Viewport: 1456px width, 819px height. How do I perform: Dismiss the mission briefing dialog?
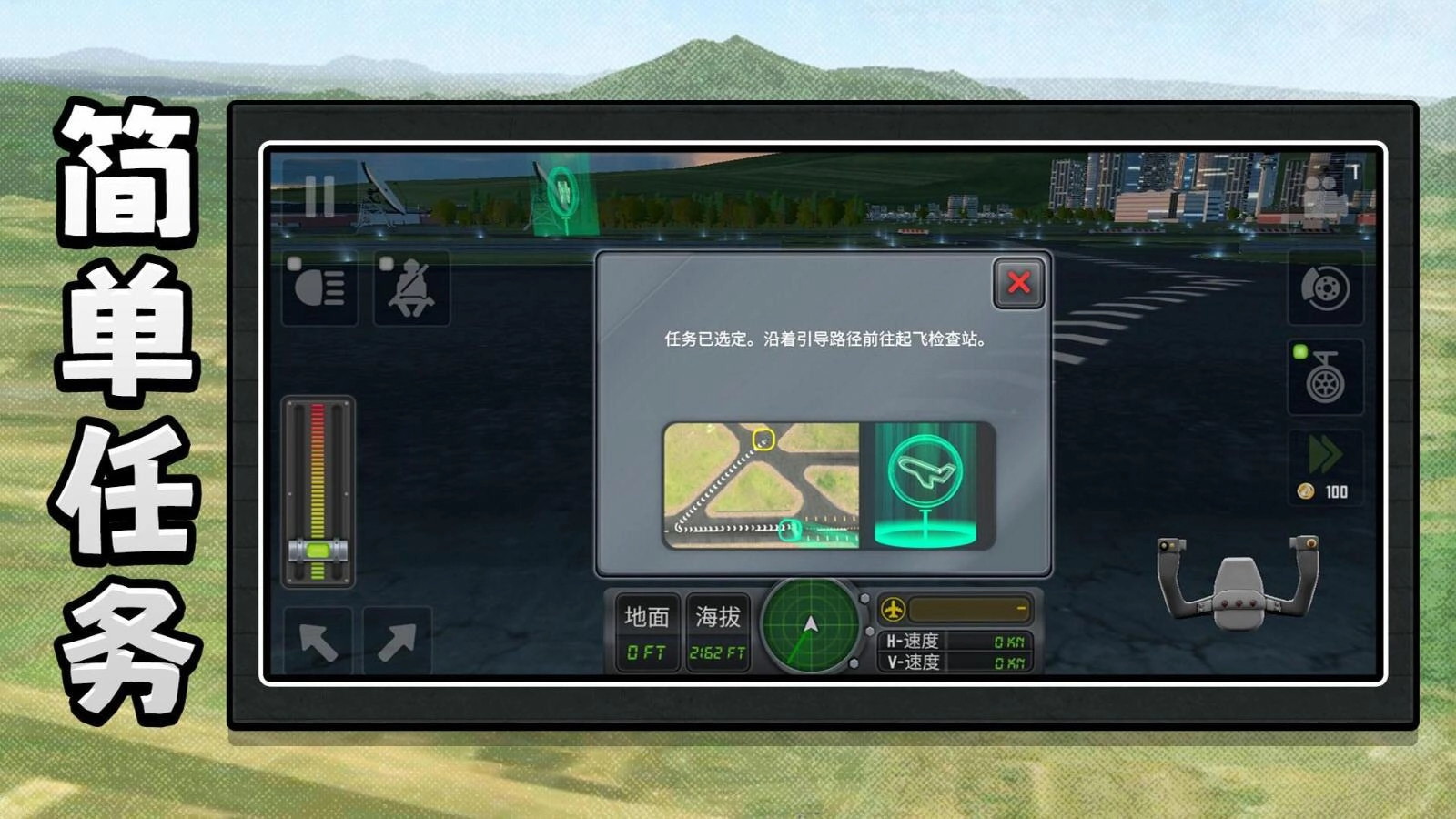tap(1019, 283)
